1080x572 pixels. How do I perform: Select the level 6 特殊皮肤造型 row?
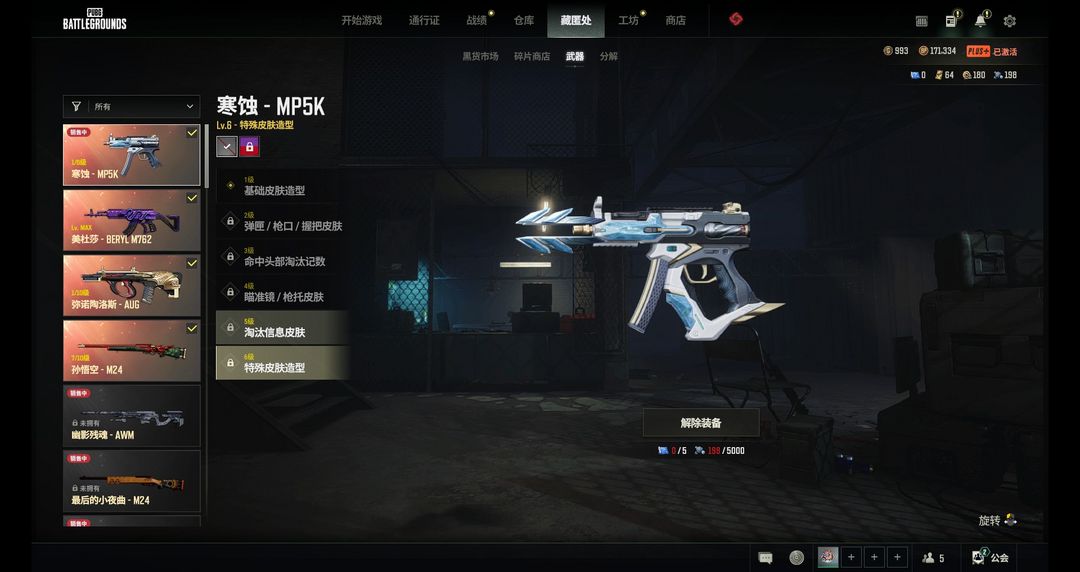282,363
